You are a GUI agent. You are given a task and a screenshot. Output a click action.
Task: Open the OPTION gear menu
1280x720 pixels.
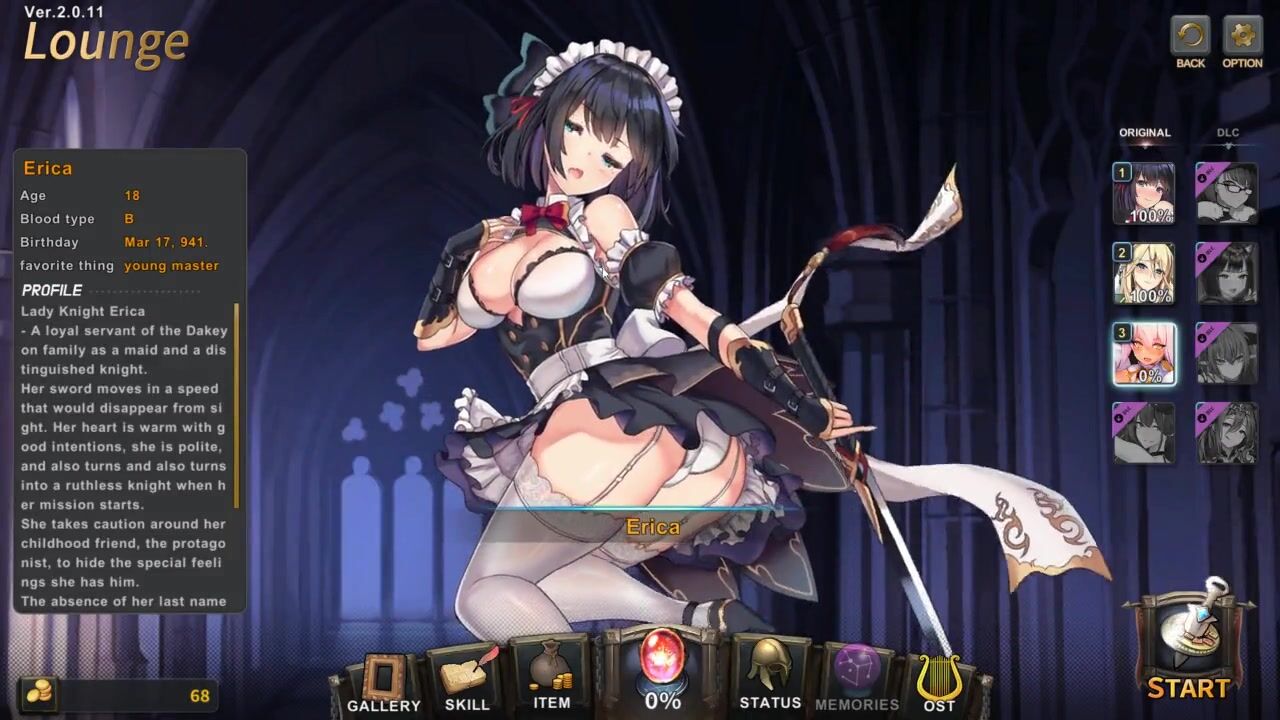[x=1242, y=39]
